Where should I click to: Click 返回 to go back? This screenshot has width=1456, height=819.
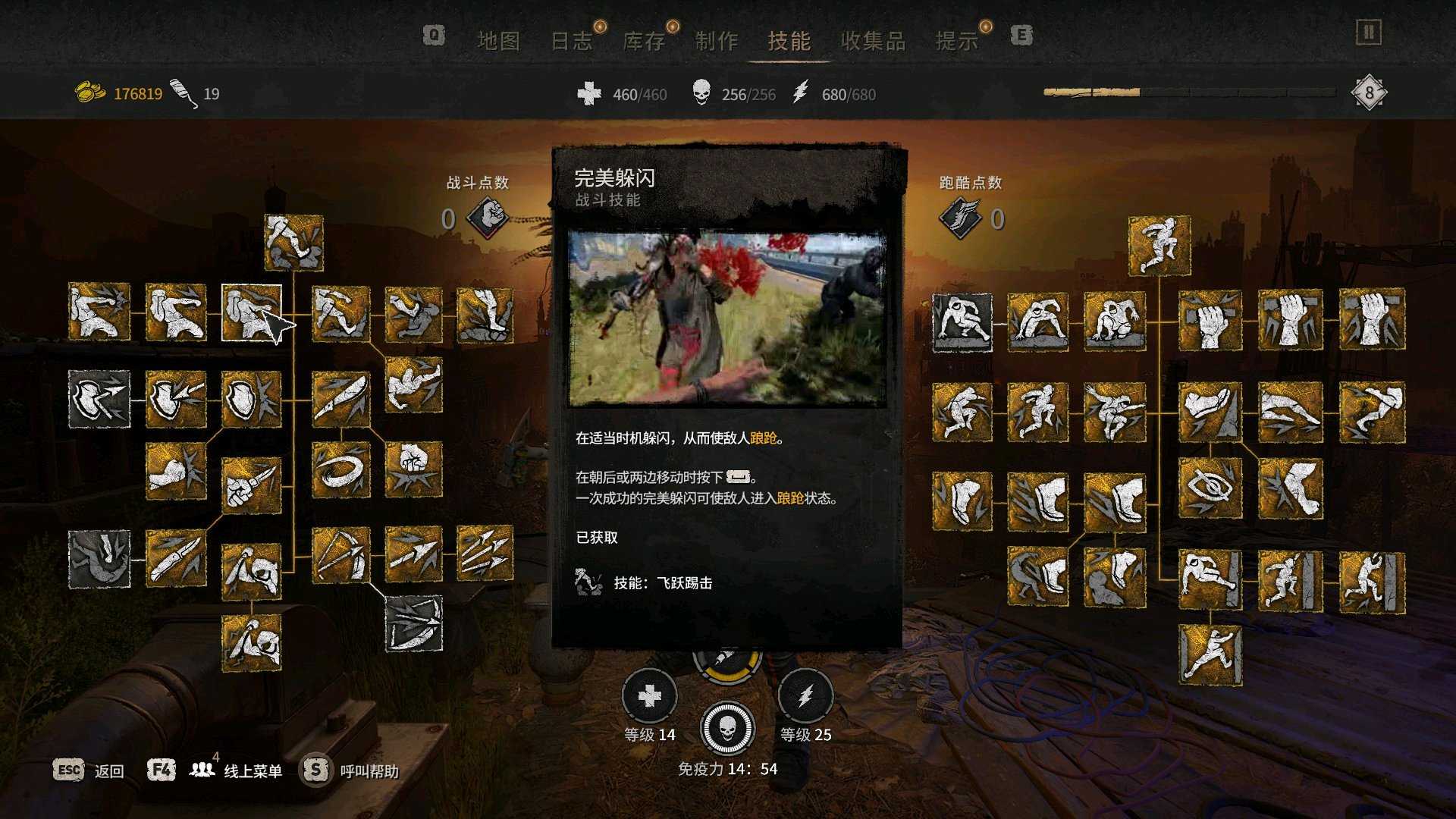point(109,770)
